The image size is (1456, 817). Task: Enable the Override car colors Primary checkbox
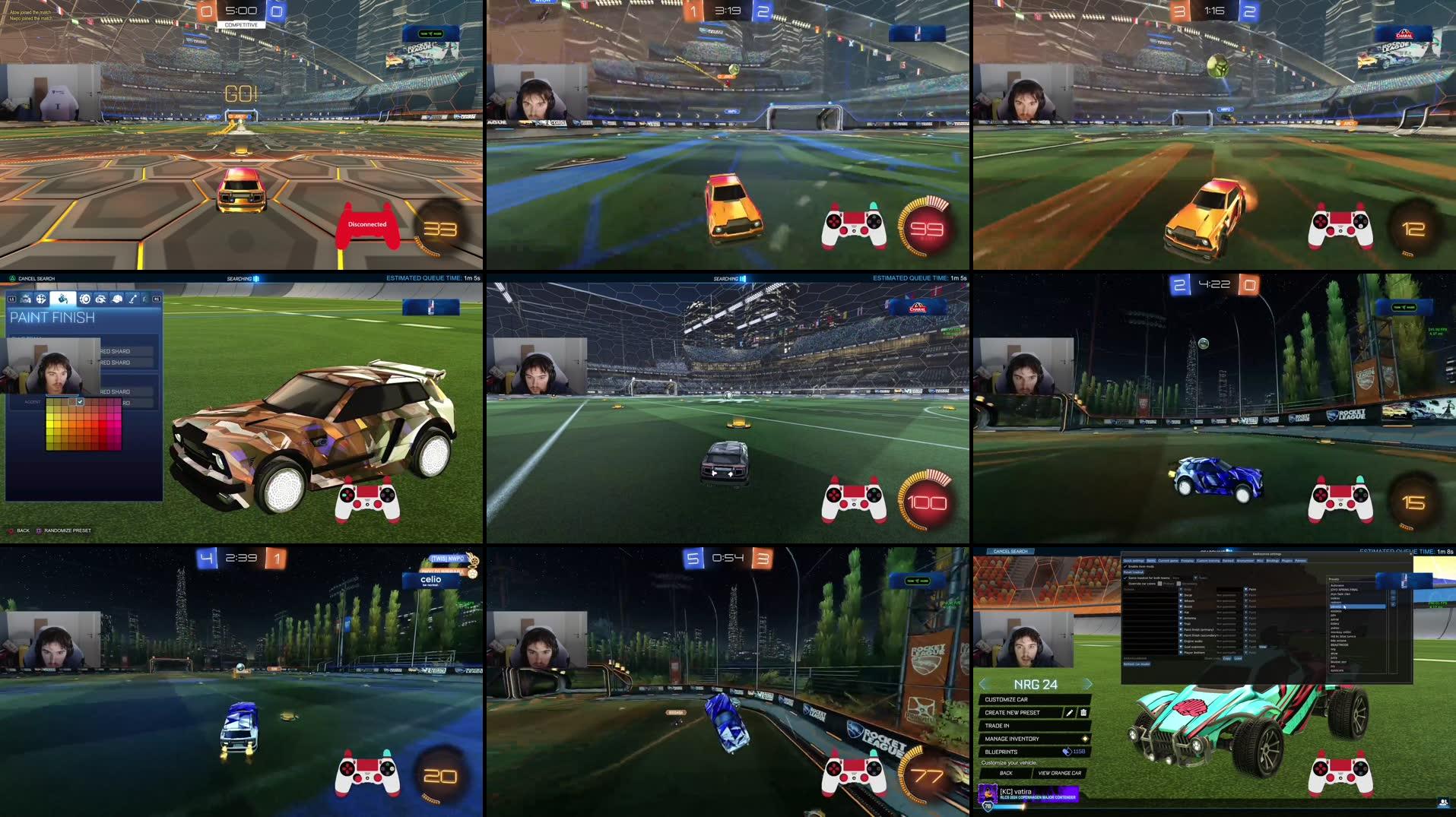pyautogui.click(x=1159, y=584)
